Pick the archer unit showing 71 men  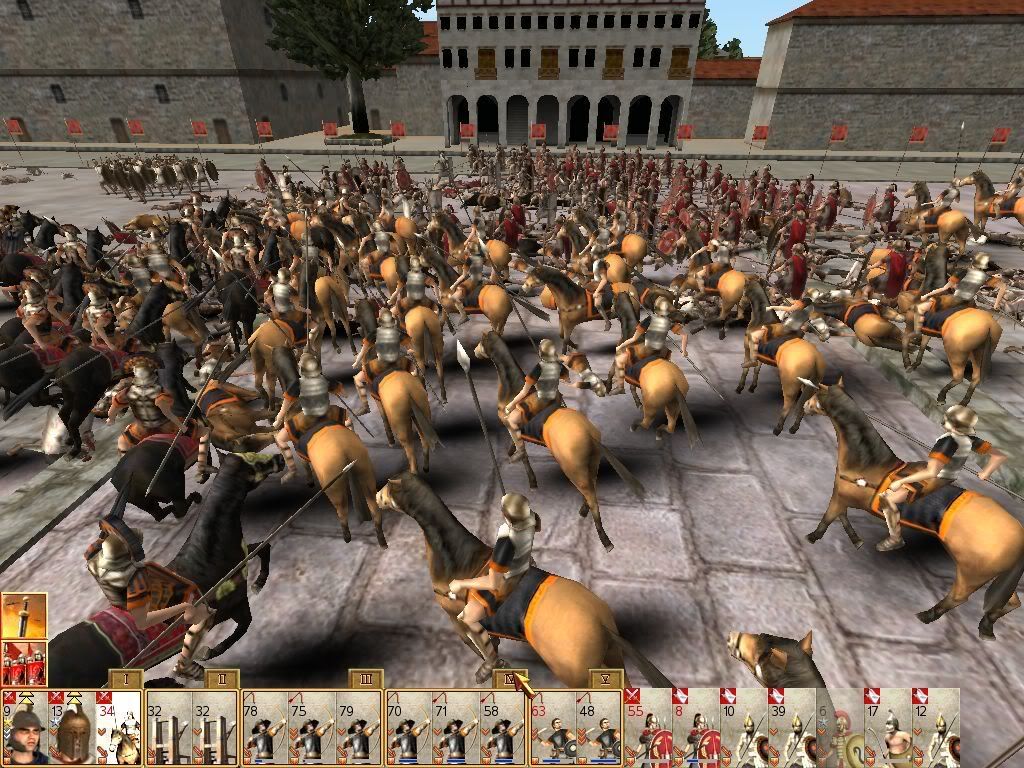coord(455,729)
